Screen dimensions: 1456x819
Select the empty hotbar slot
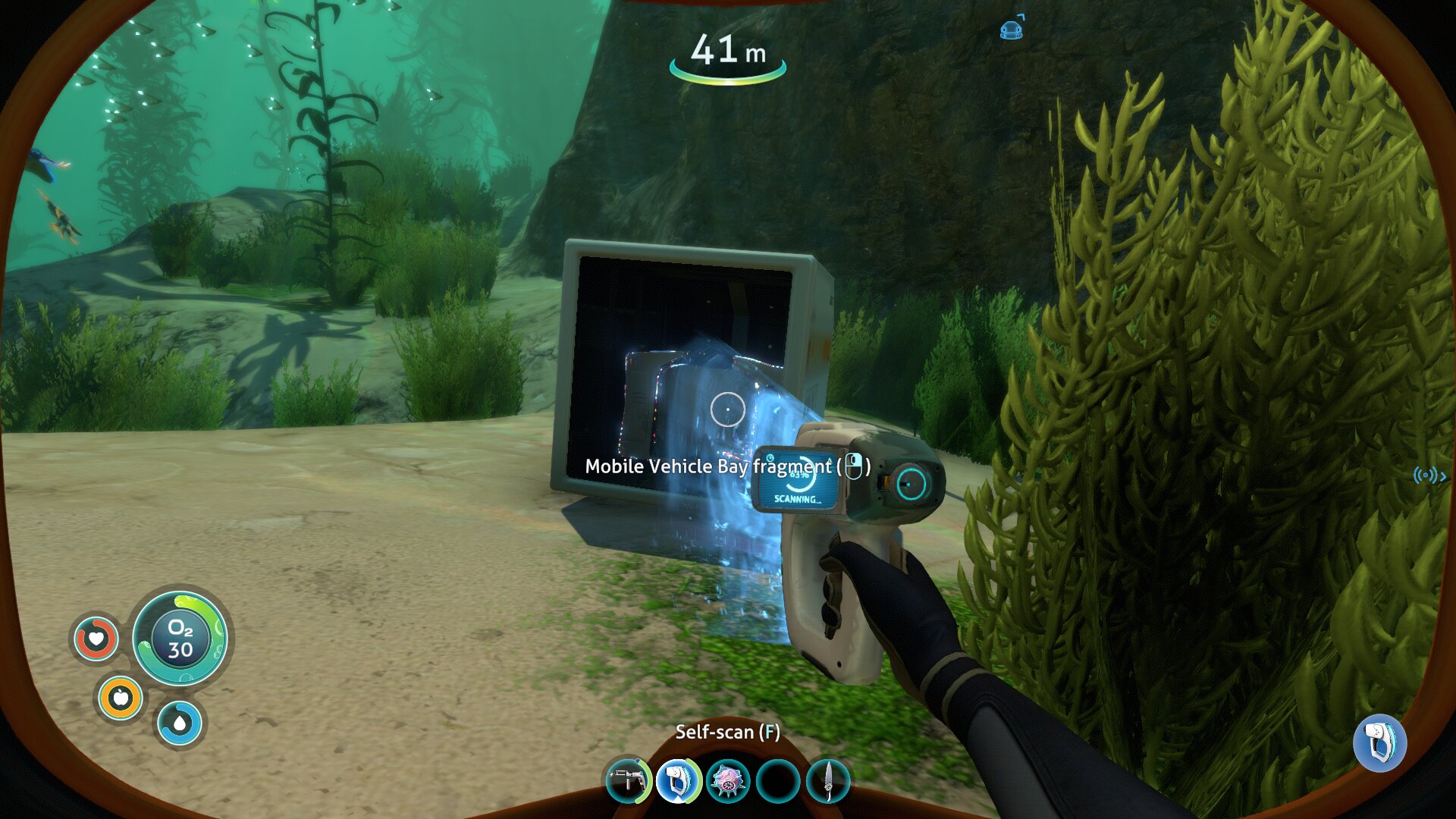(778, 781)
